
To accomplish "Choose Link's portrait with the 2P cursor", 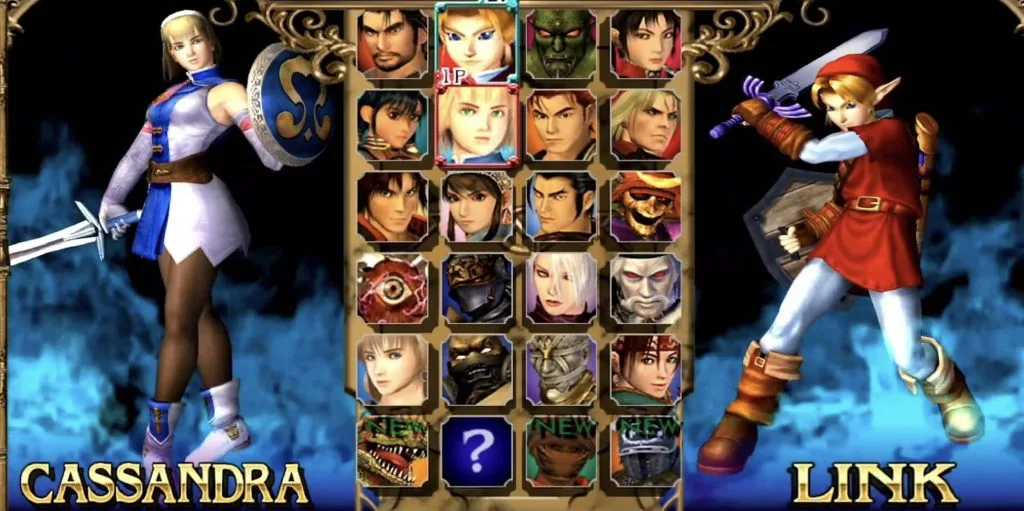I will (477, 42).
